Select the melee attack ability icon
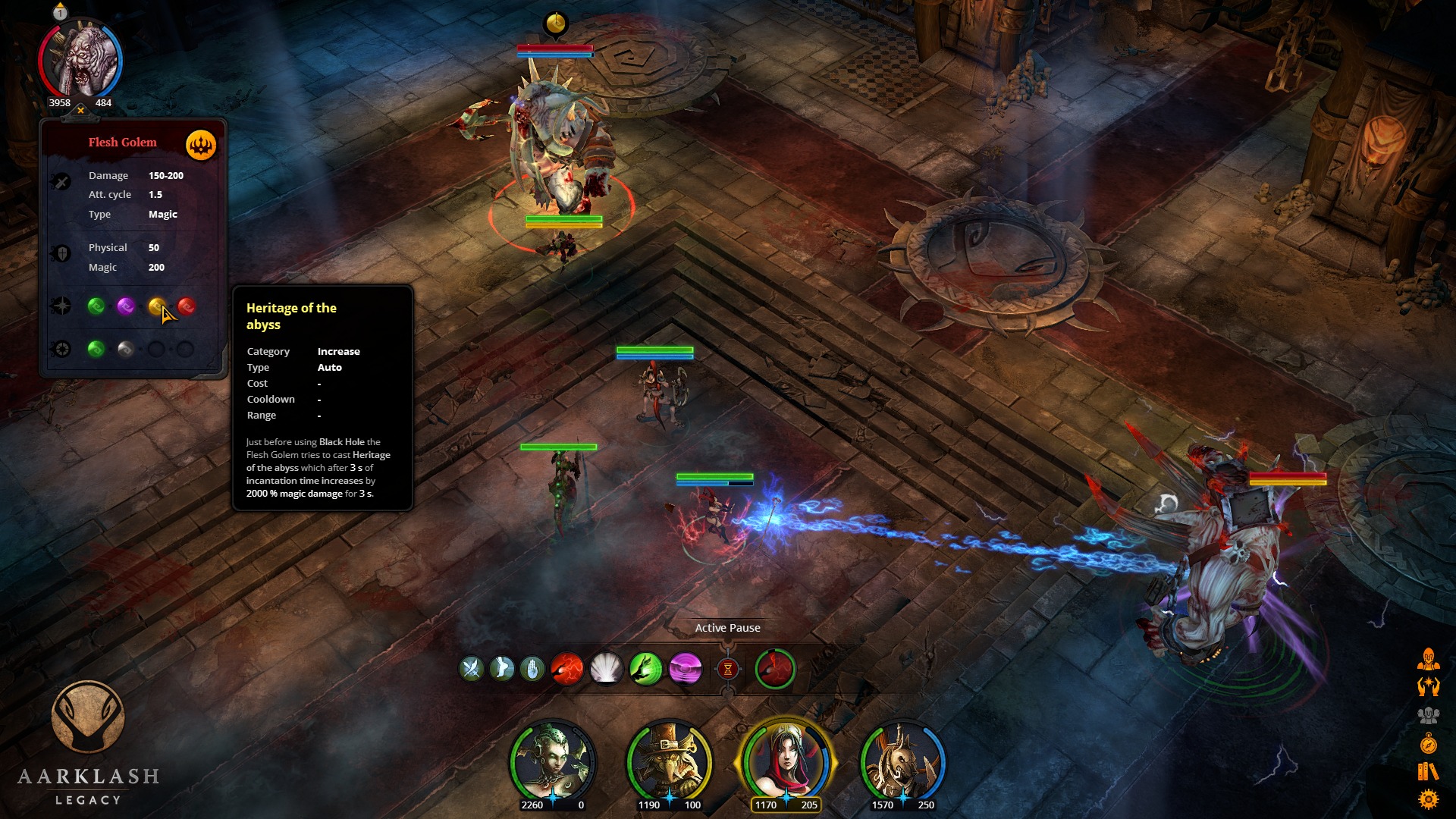The height and width of the screenshot is (819, 1456). coord(472,669)
